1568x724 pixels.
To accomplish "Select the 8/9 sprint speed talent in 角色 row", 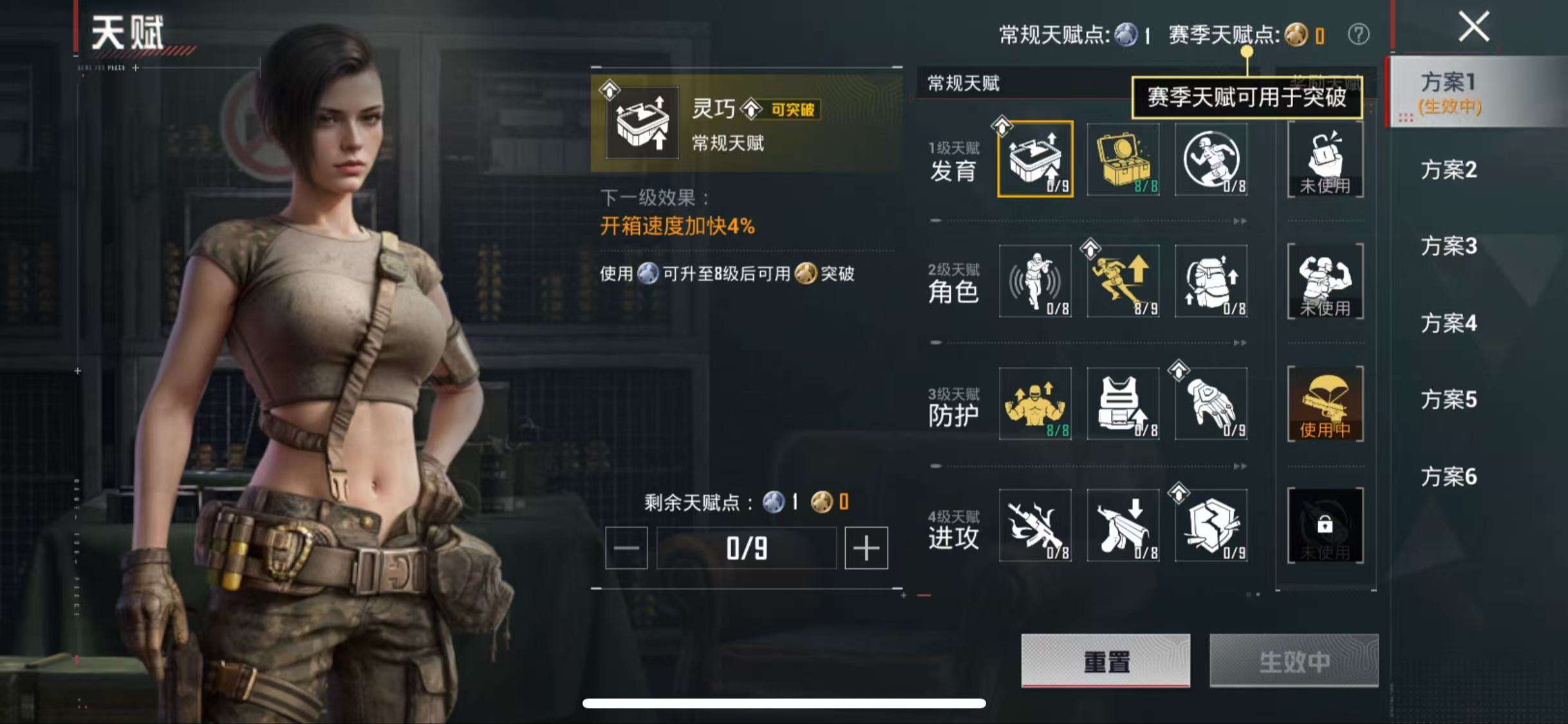I will 1123,282.
